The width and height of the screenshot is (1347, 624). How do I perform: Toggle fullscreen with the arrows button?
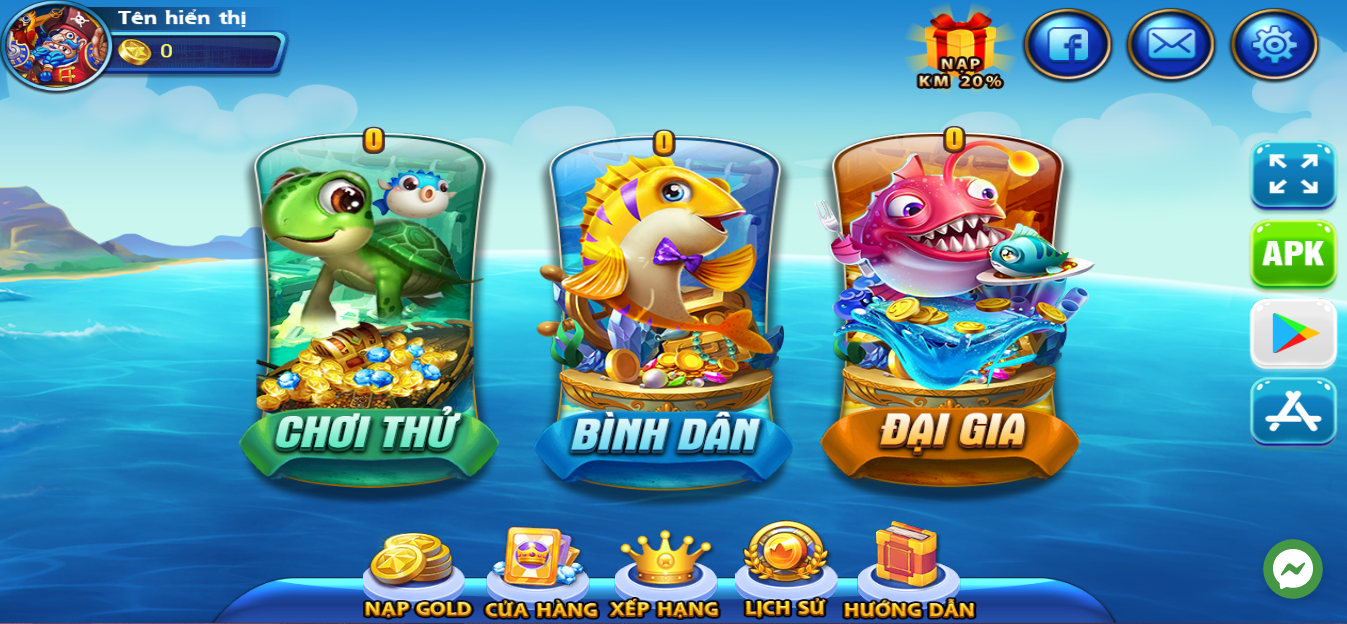click(x=1293, y=175)
